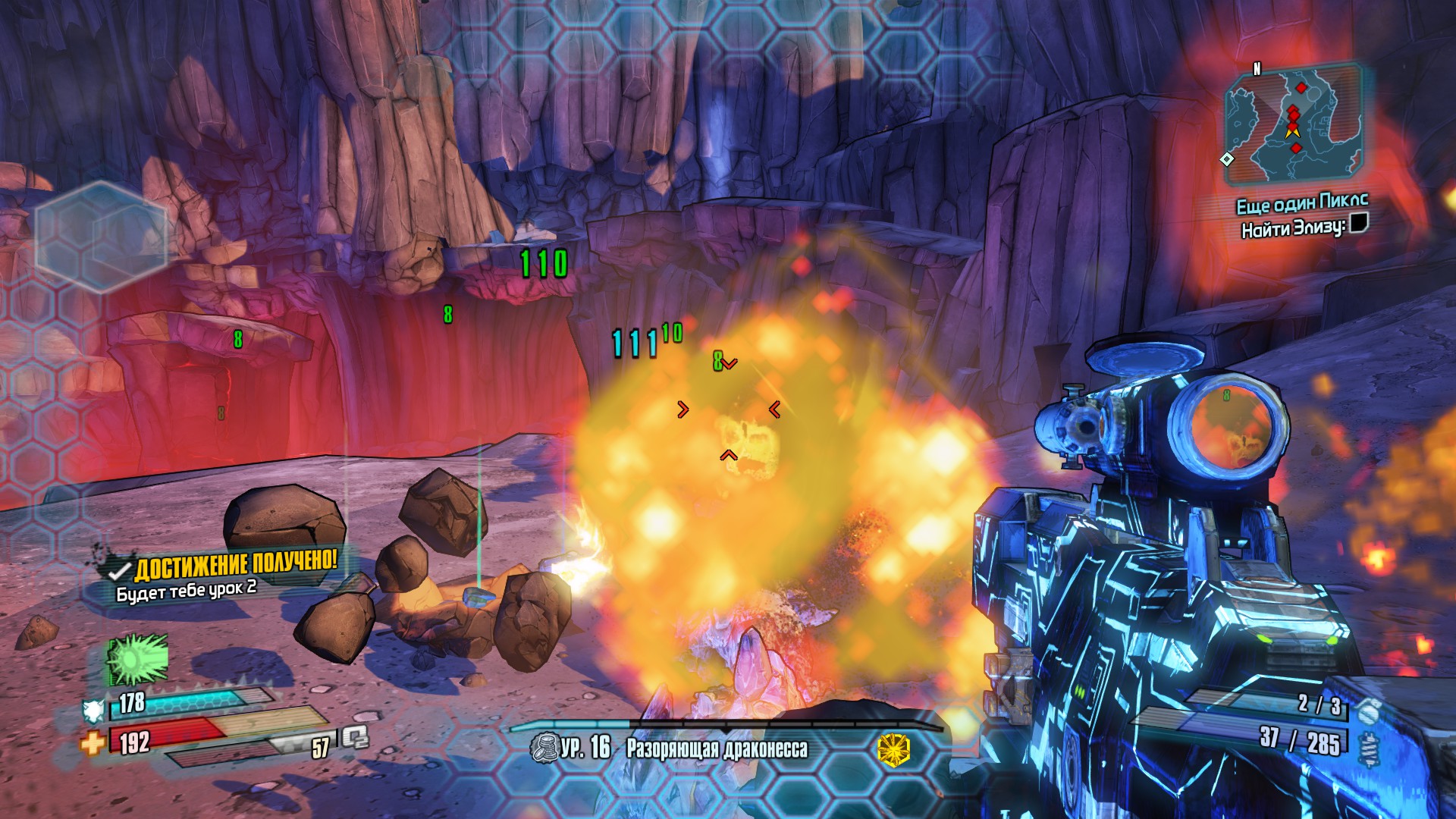The height and width of the screenshot is (819, 1456).
Task: Click the shield icon beside shield bar
Action: click(x=93, y=710)
